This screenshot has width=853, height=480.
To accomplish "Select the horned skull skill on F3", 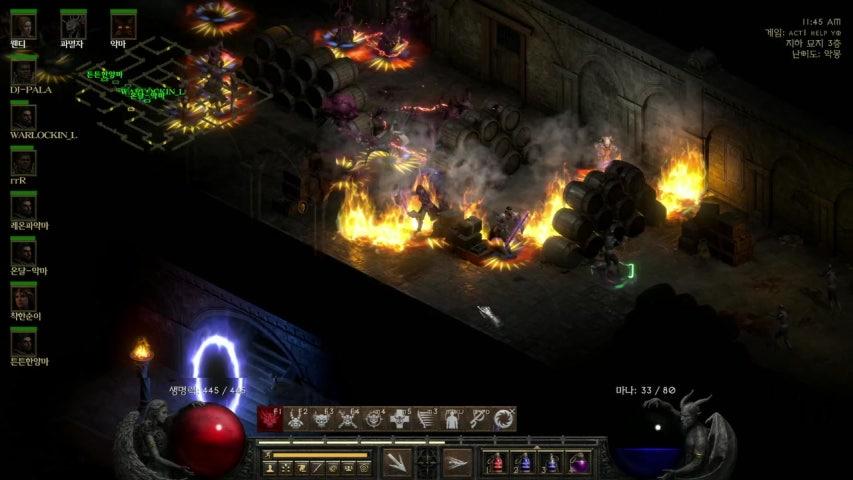I will (x=322, y=419).
